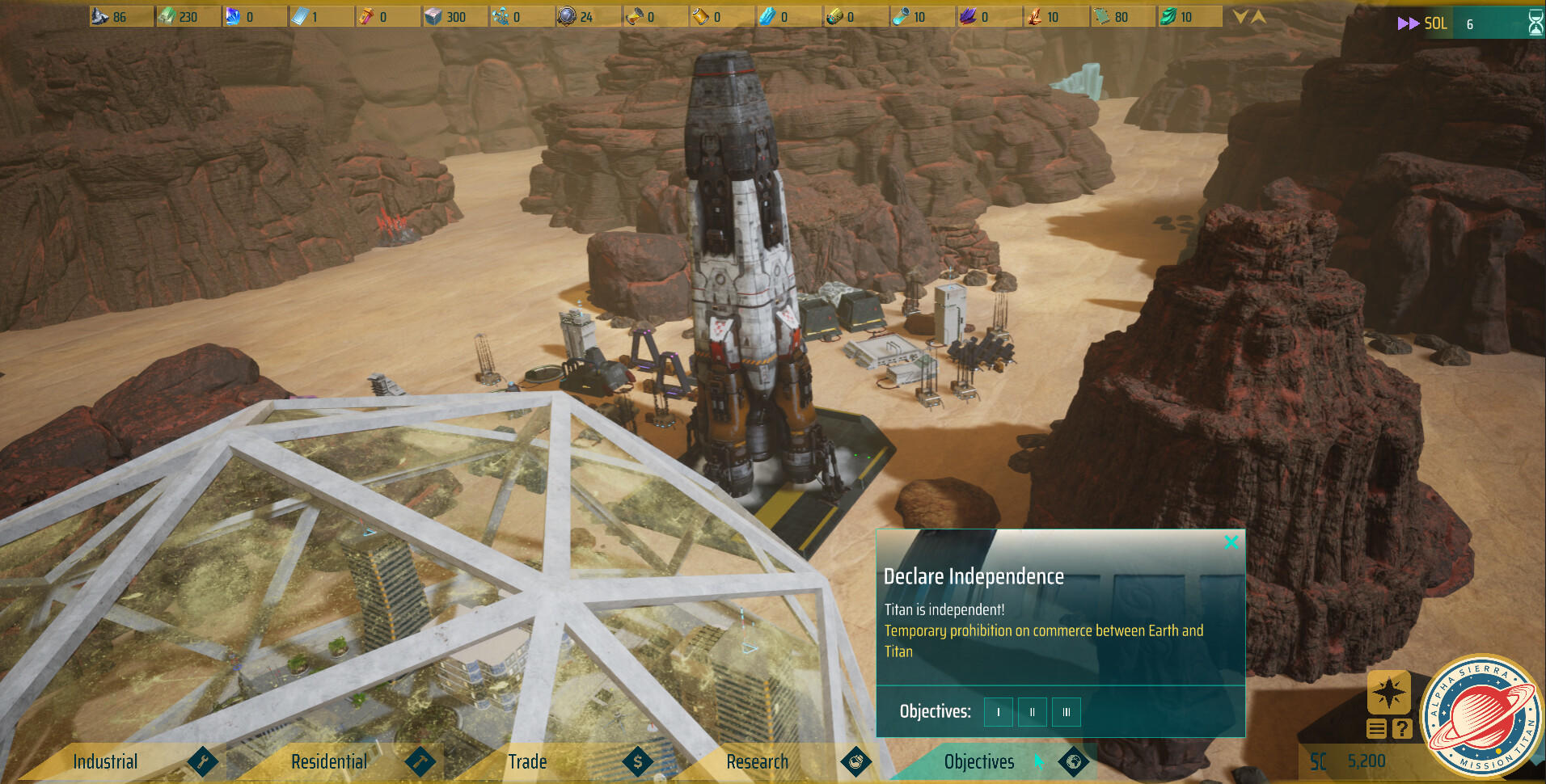The width and height of the screenshot is (1546, 784).
Task: Click the hourglass time icon
Action: 1535,23
